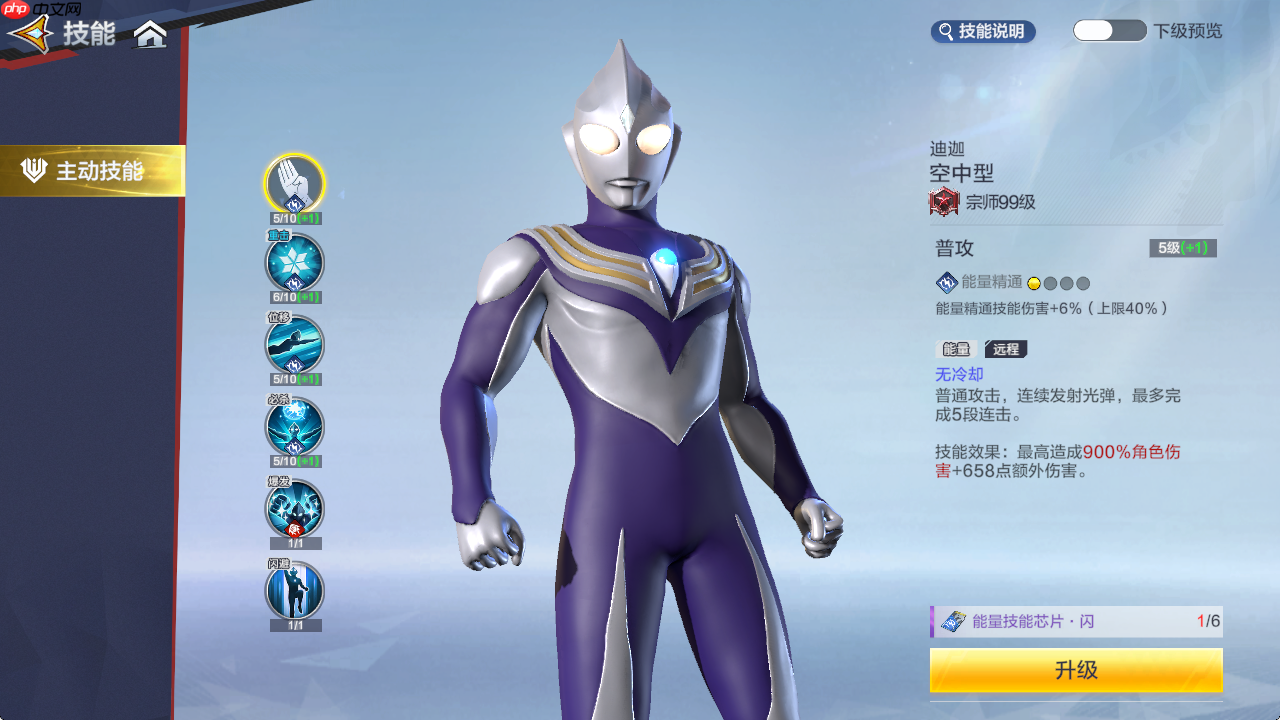Screen dimensions: 1280x720
Task: Select the 主动技能 tab
Action: pyautogui.click(x=92, y=171)
